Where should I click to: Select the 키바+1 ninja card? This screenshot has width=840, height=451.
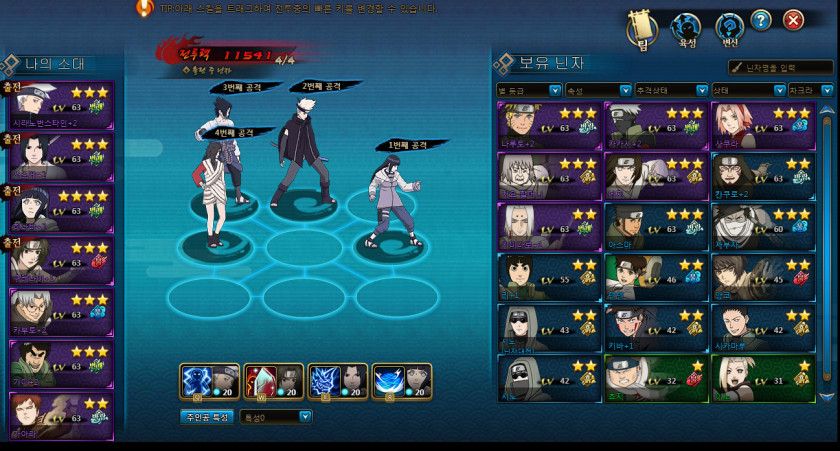(656, 327)
